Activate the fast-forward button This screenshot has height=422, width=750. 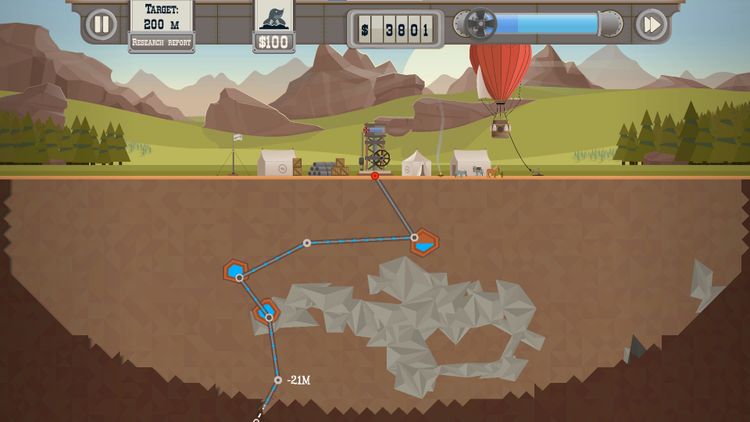point(651,24)
